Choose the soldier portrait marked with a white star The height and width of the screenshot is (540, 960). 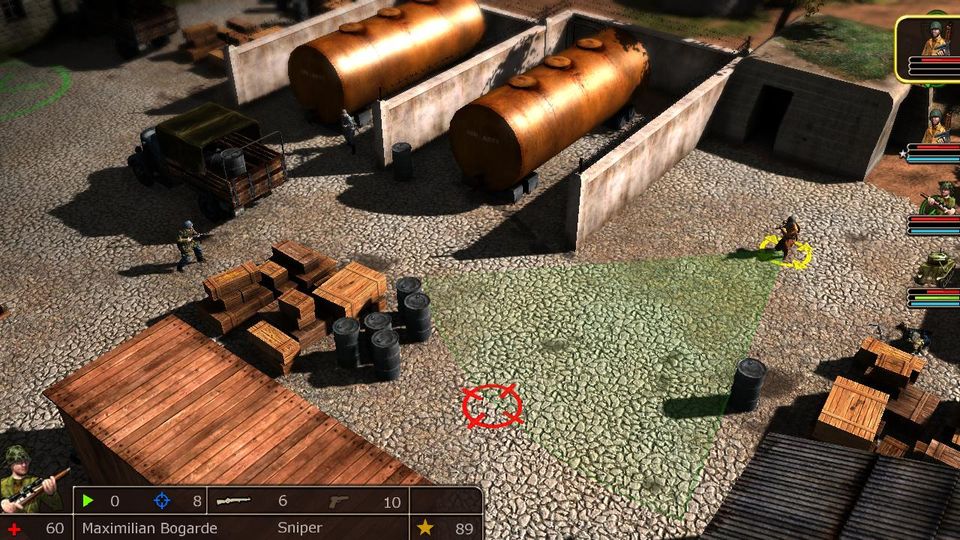(936, 127)
